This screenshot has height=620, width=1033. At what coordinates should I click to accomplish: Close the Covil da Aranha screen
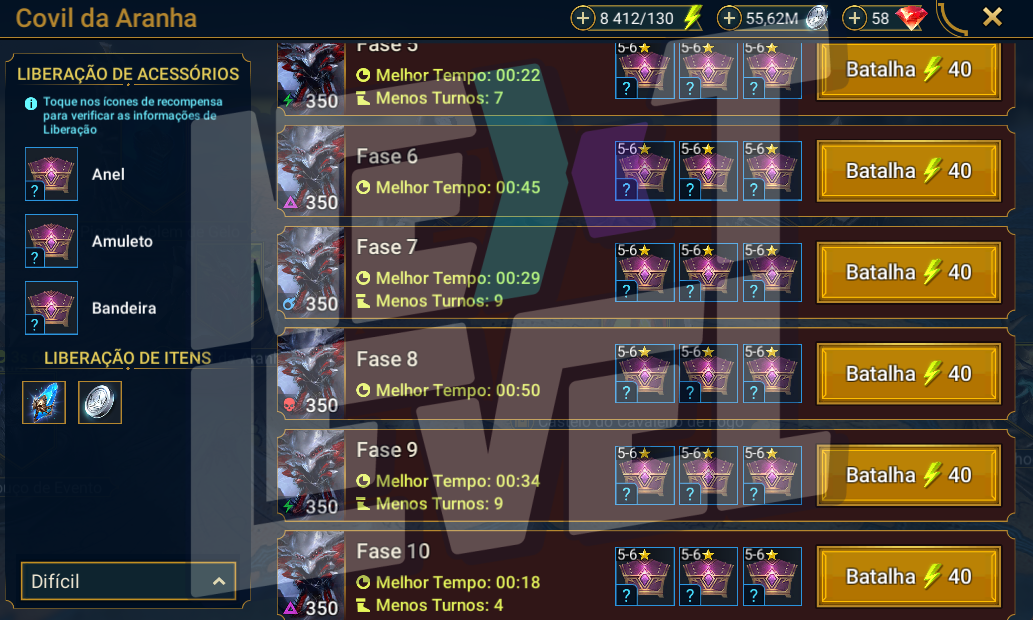tap(992, 17)
